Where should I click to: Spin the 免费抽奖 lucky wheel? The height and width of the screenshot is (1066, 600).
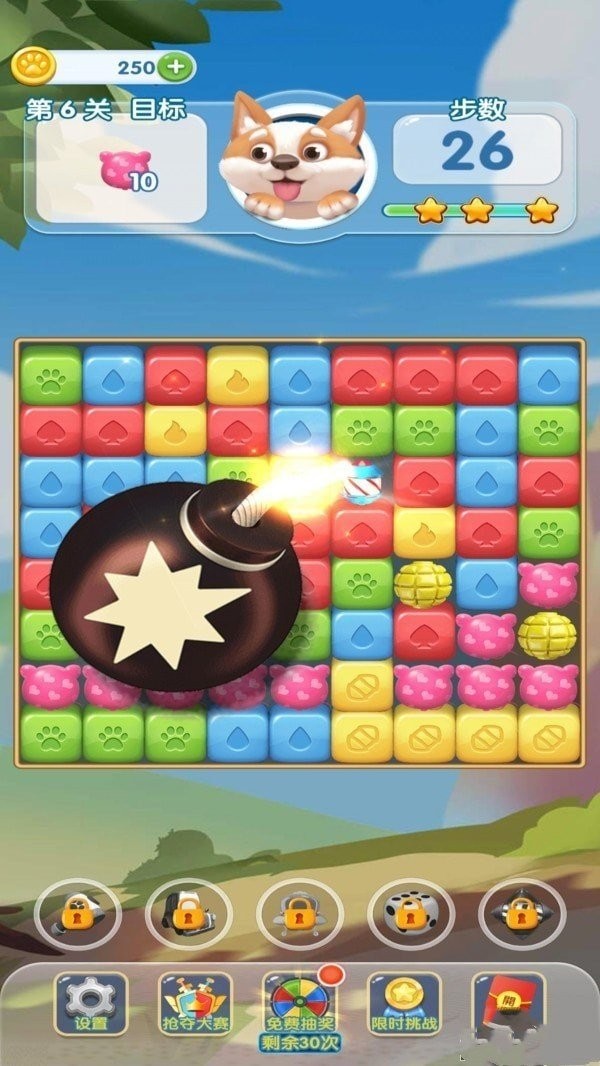click(300, 1003)
